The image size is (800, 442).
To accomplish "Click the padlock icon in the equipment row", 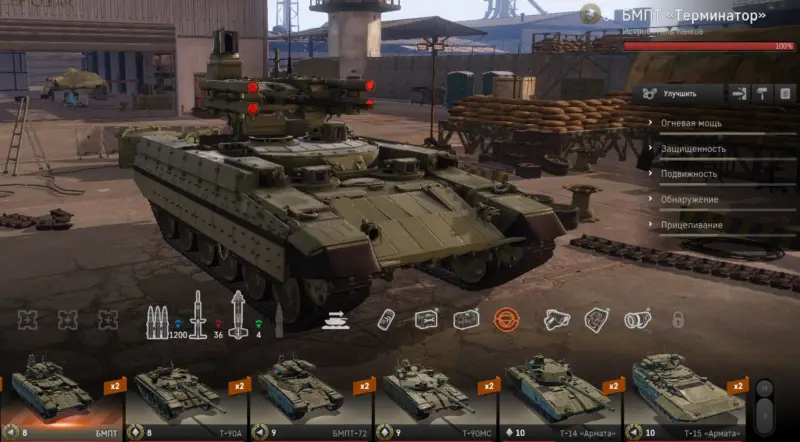I will (x=677, y=320).
